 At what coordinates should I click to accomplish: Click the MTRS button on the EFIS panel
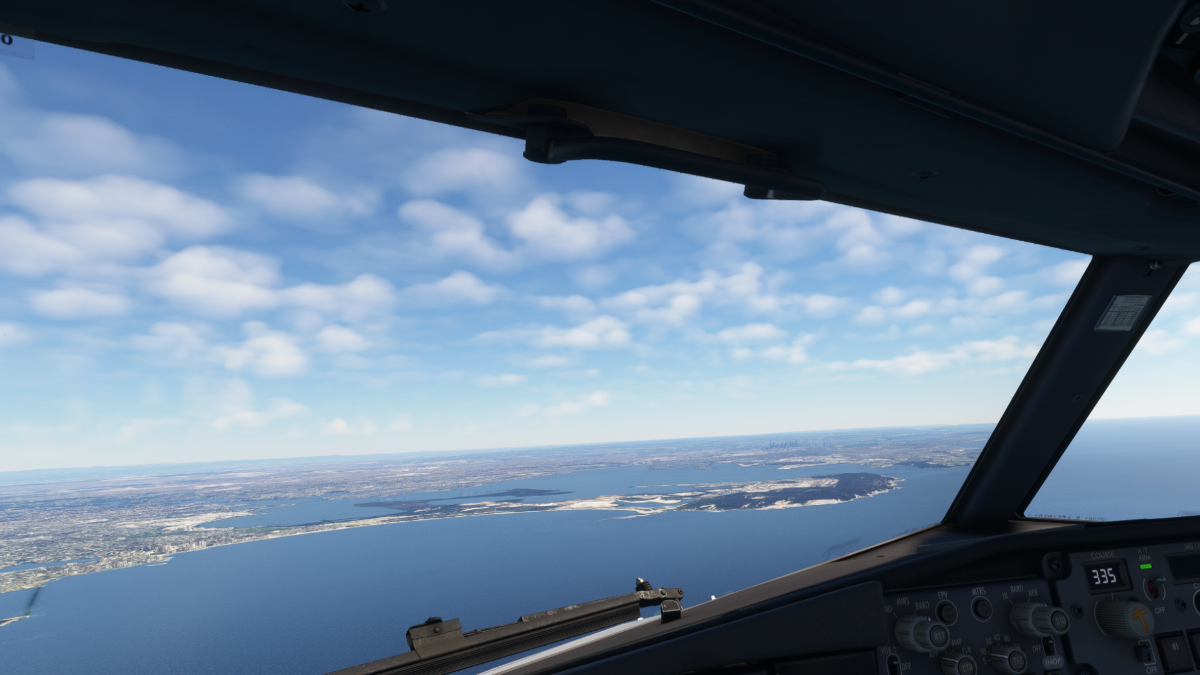point(981,607)
